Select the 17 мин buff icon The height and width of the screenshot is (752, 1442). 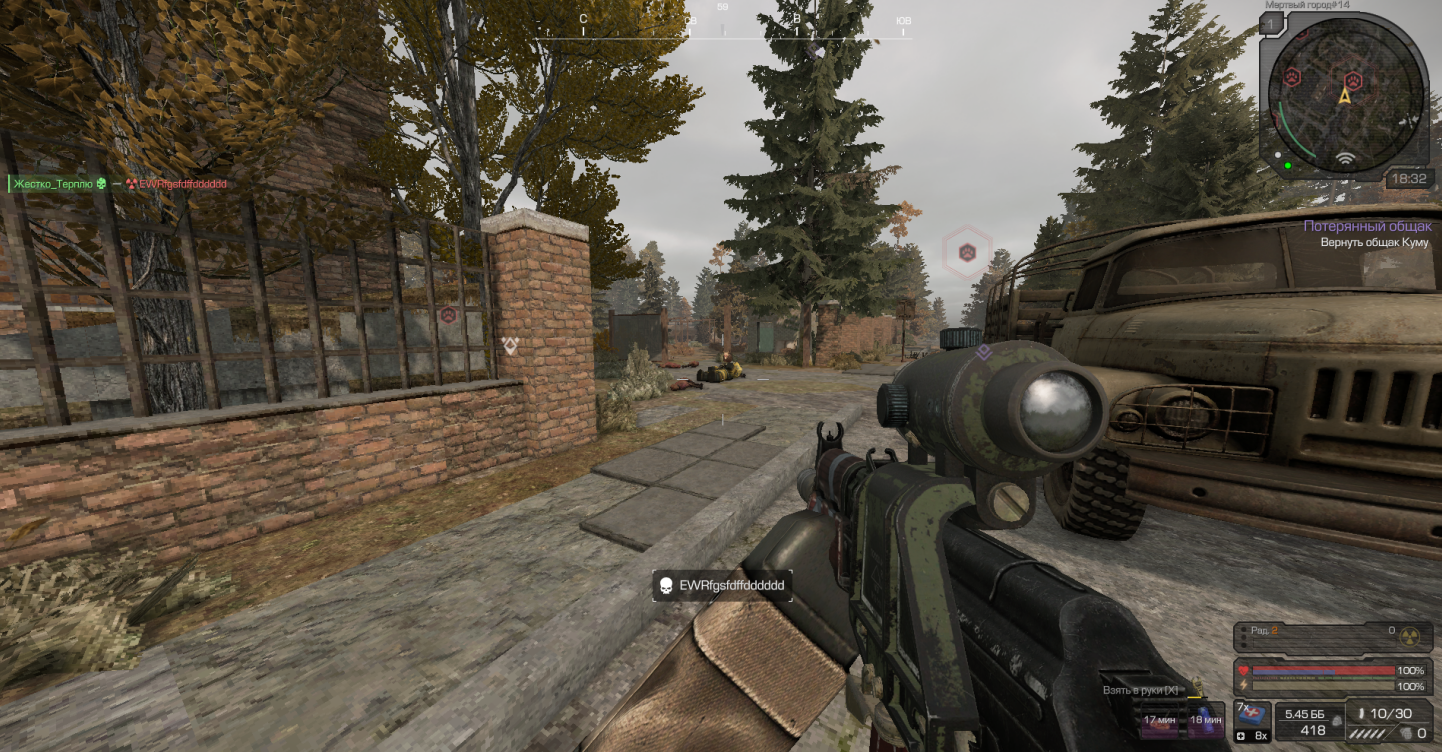tap(1158, 717)
